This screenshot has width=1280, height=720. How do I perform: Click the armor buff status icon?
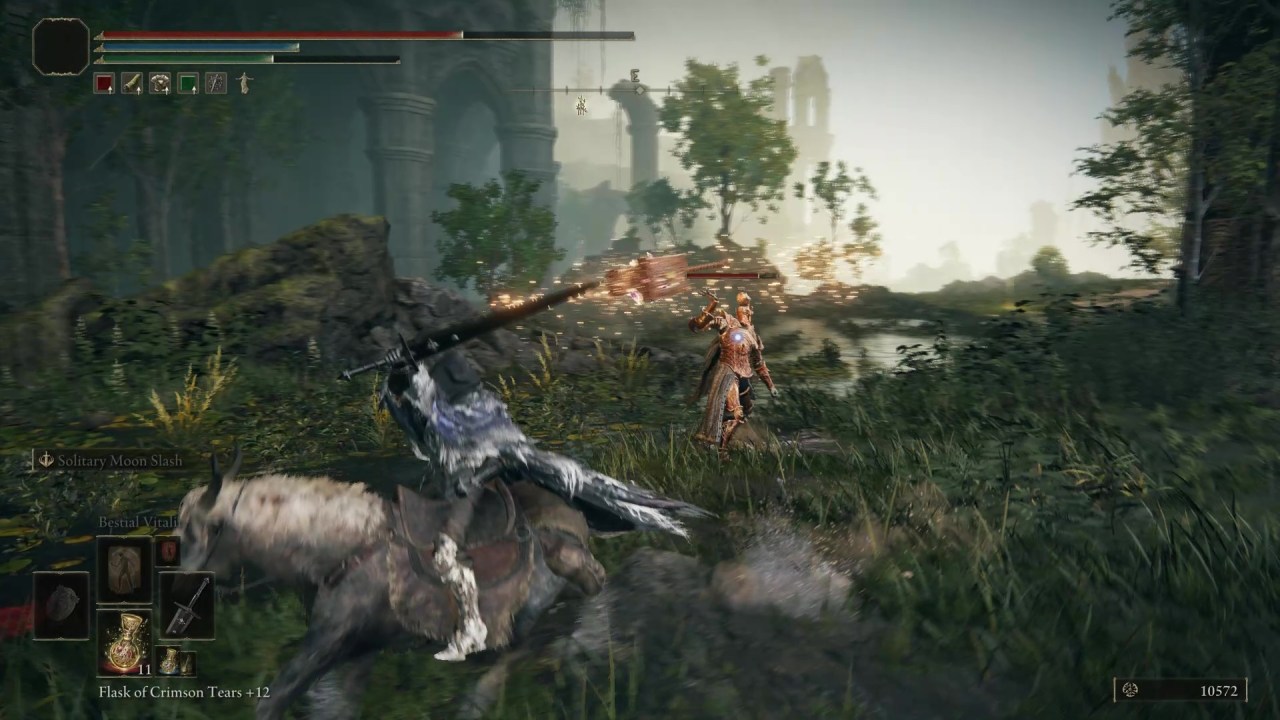[x=160, y=83]
